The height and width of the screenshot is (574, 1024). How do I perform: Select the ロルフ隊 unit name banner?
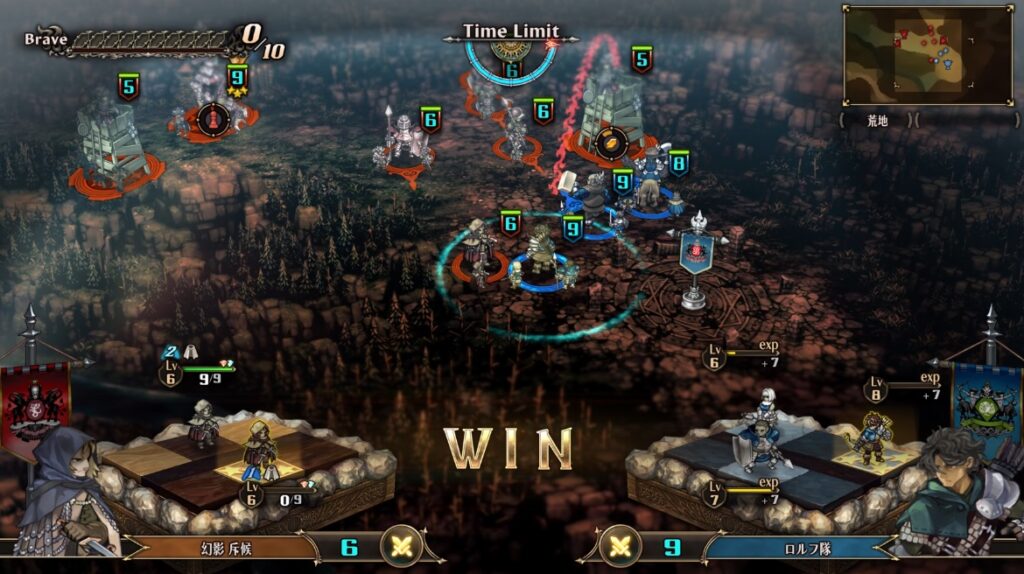tap(800, 548)
